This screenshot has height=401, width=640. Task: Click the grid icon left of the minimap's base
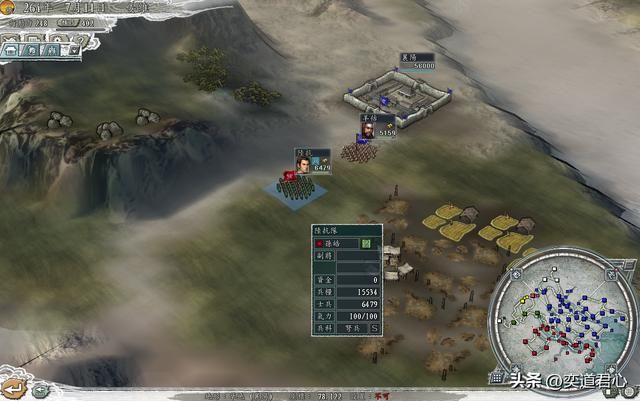click(497, 378)
